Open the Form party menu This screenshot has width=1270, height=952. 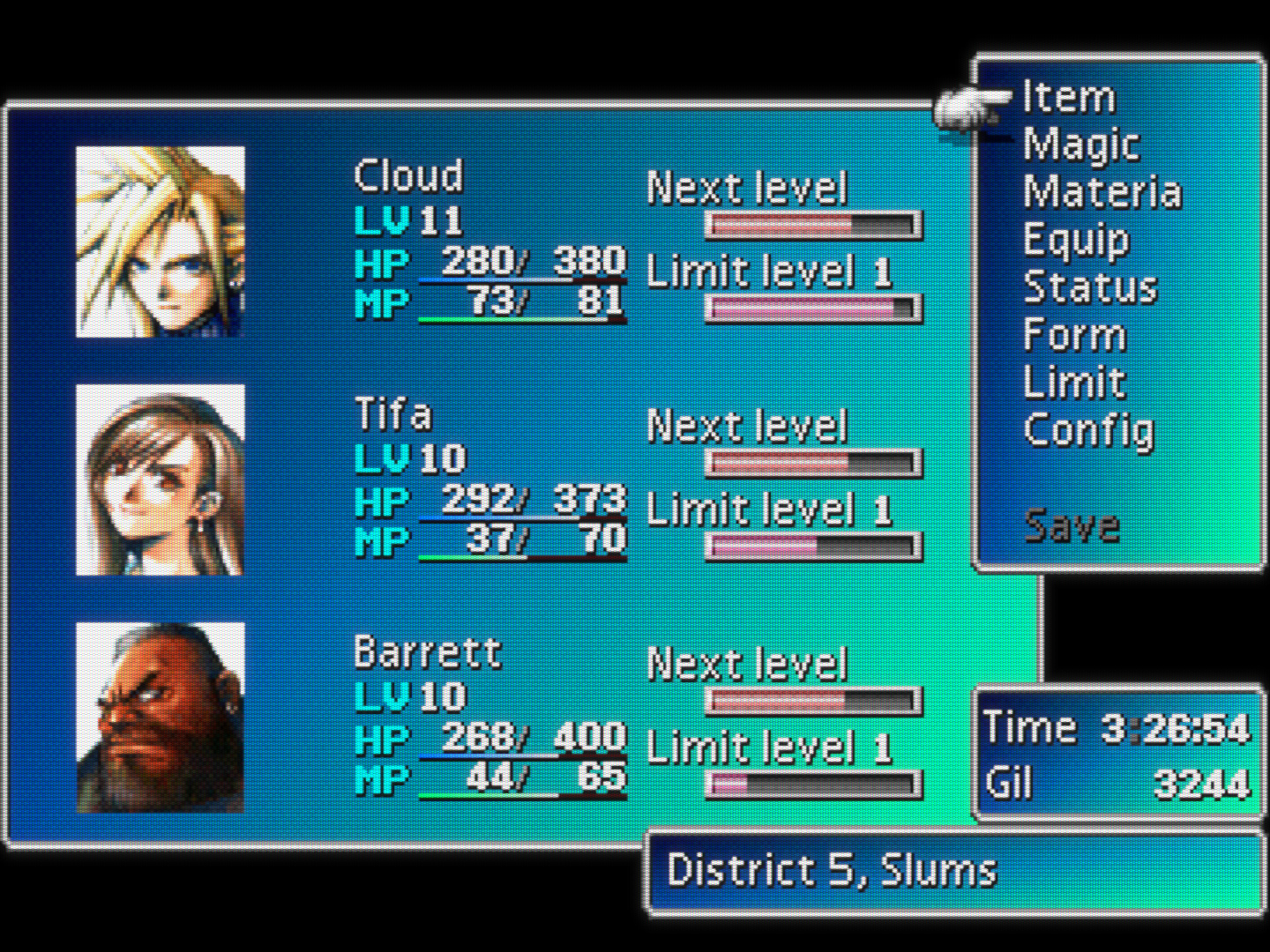click(x=1074, y=336)
